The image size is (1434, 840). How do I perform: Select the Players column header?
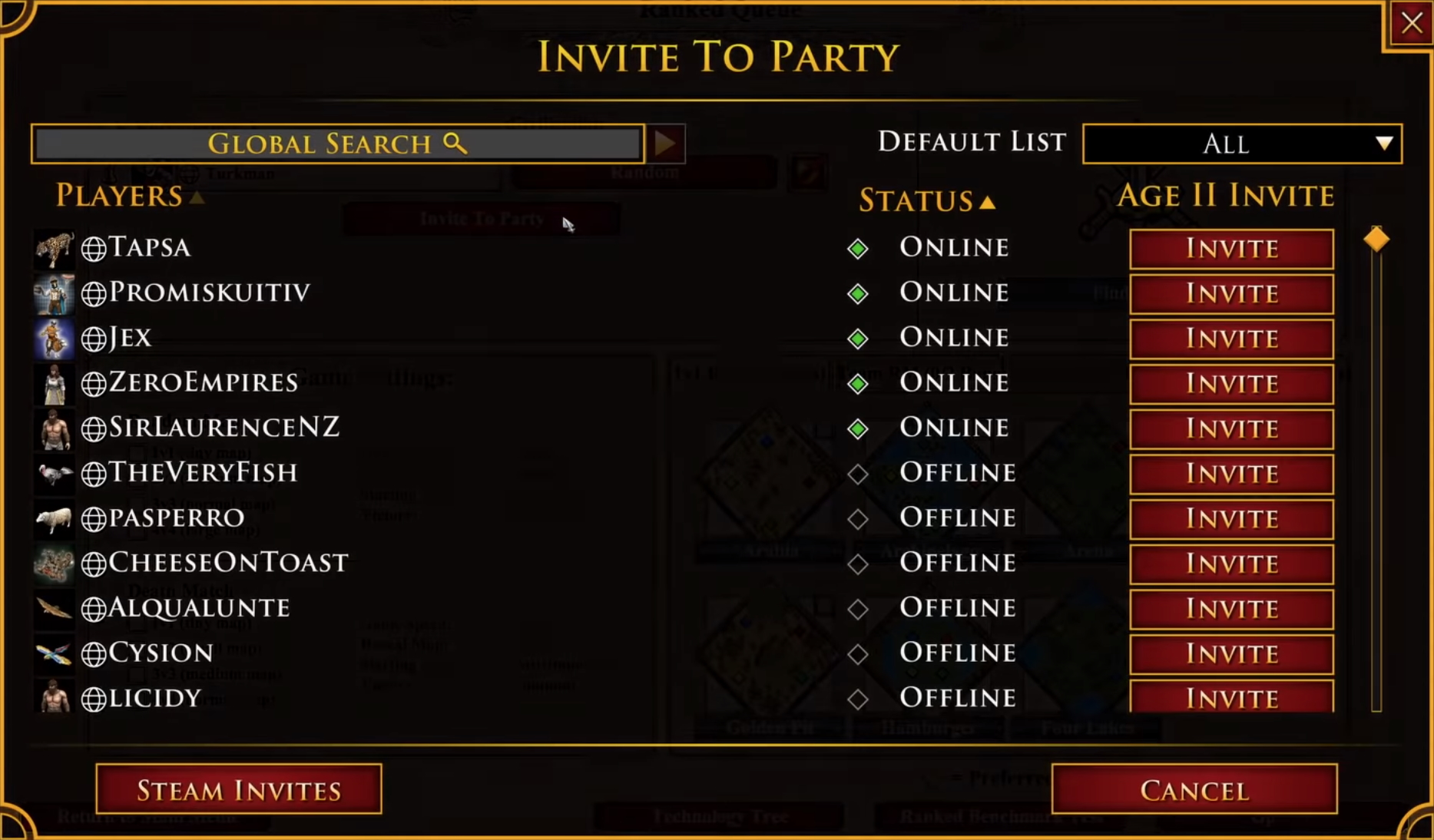[115, 196]
